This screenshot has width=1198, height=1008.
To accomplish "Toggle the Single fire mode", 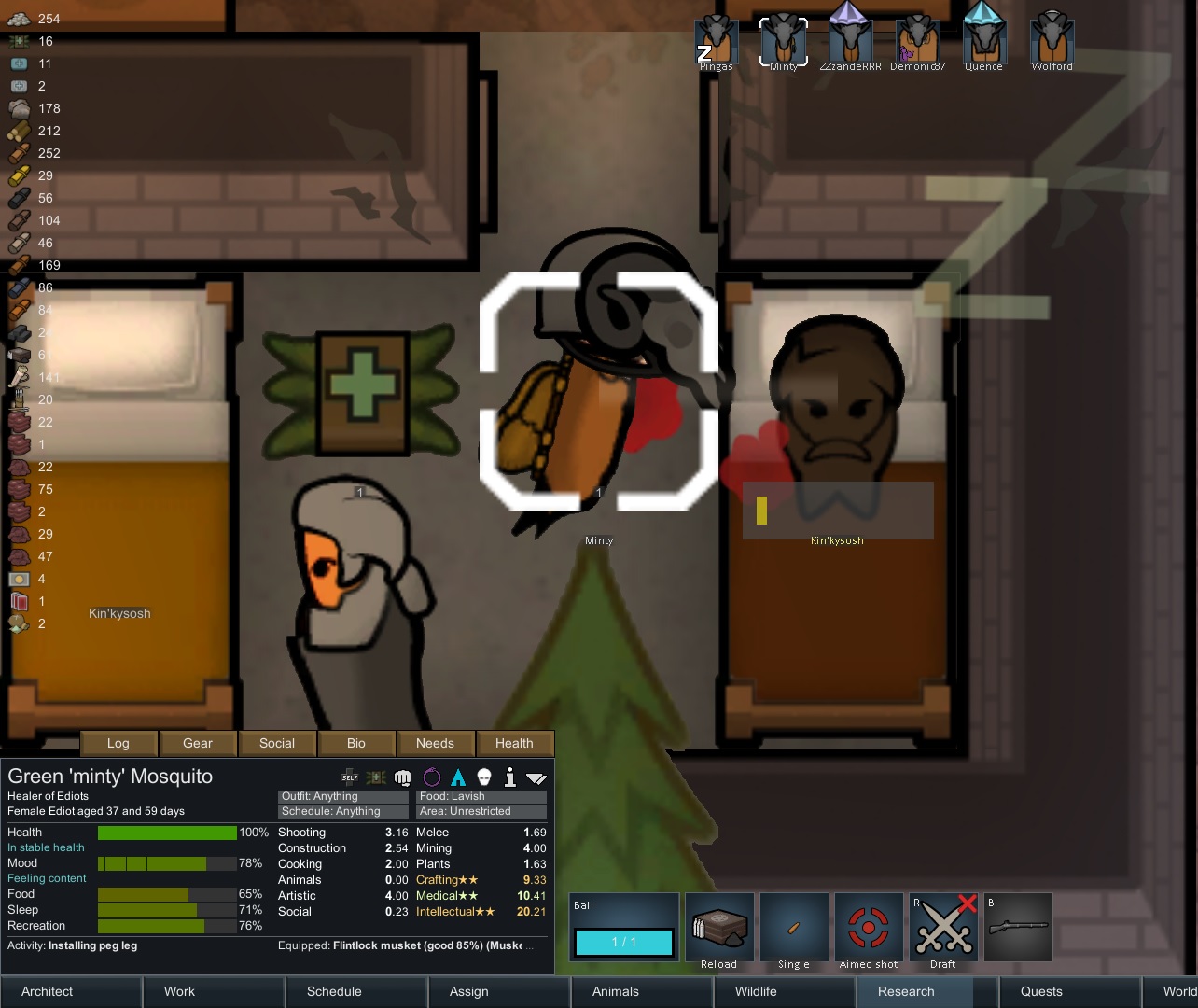I will 794,926.
